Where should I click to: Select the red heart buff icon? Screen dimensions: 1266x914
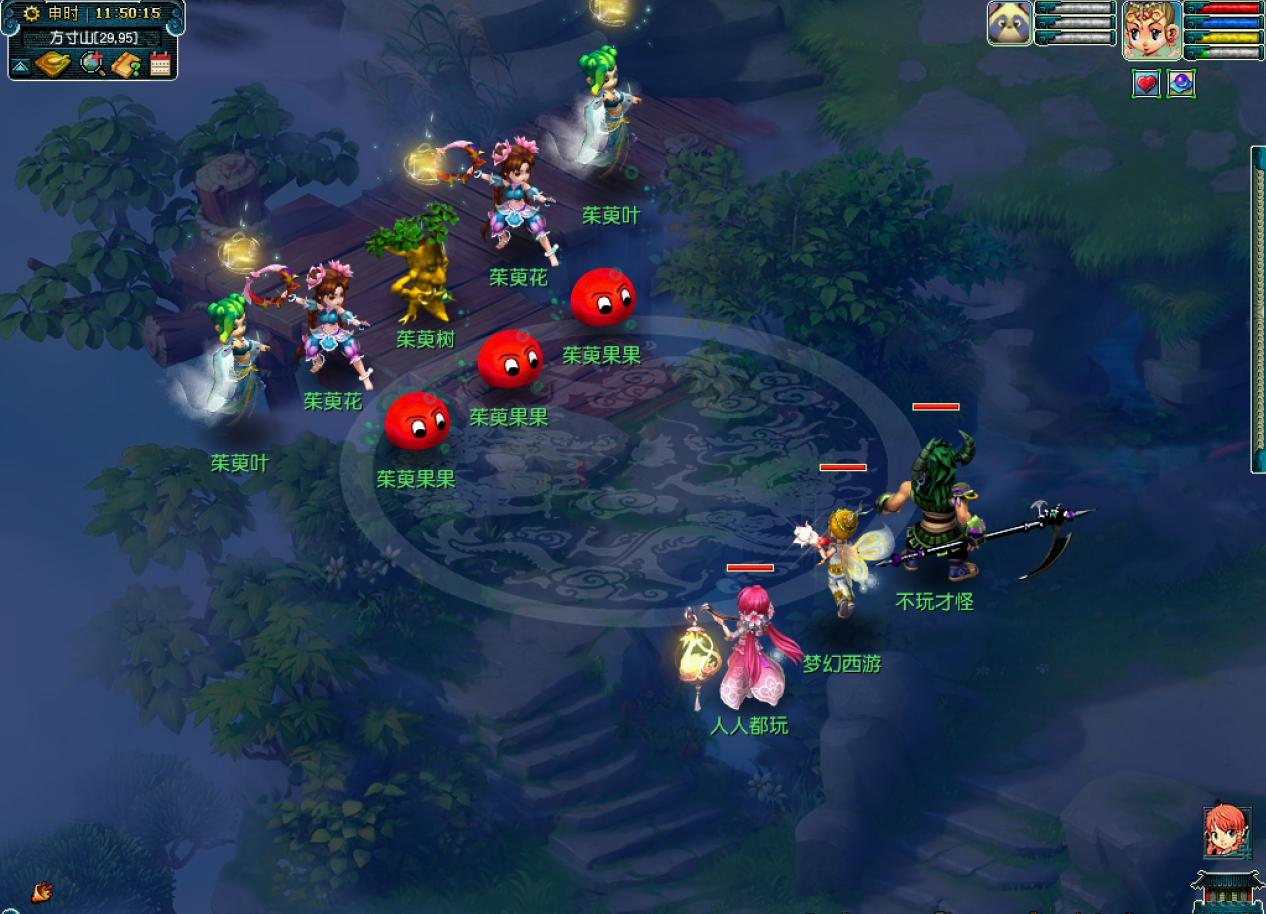1146,84
